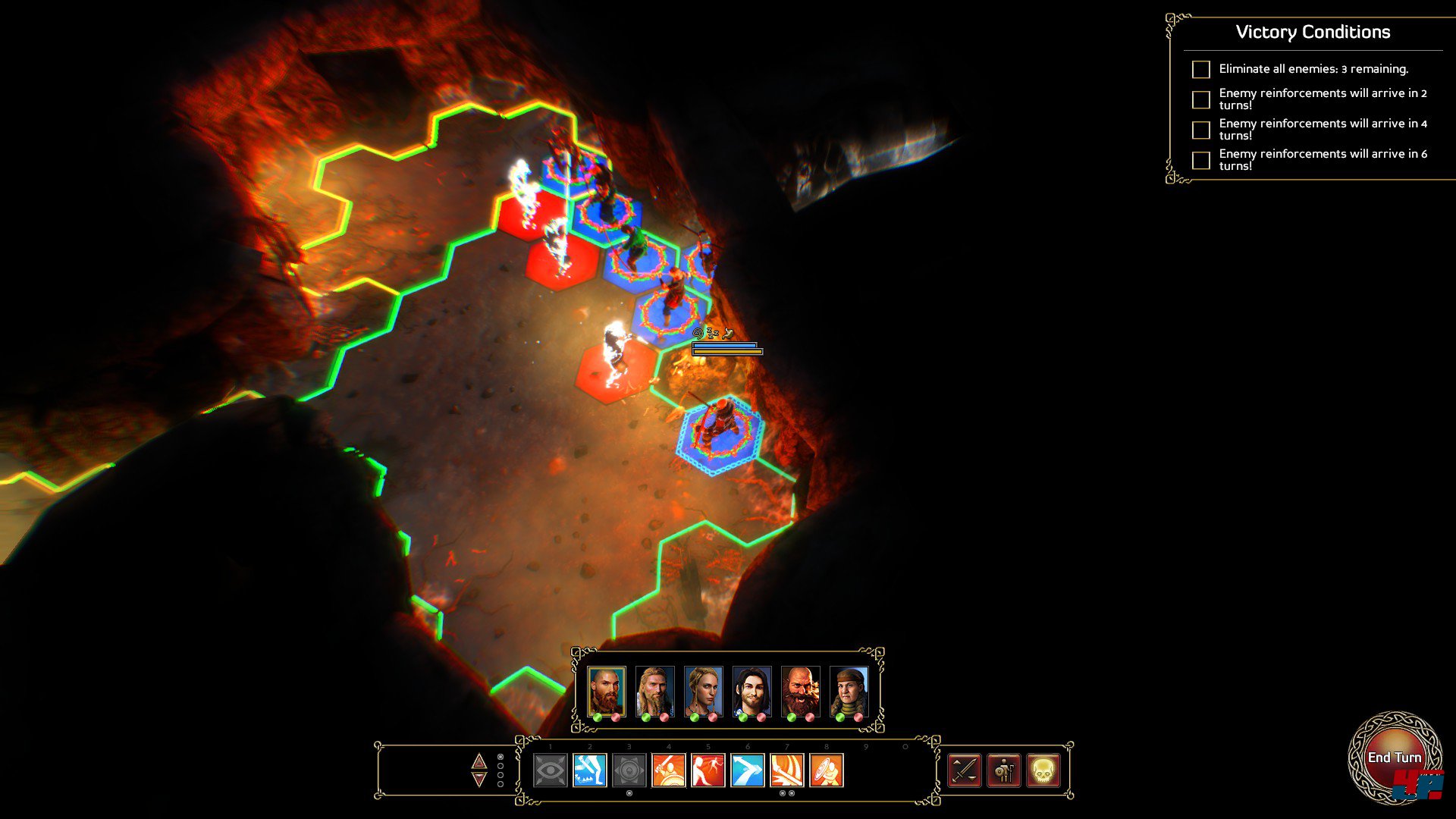Click the red sword weapon-swap button
Viewport: 1456px width, 819px height.
[965, 770]
